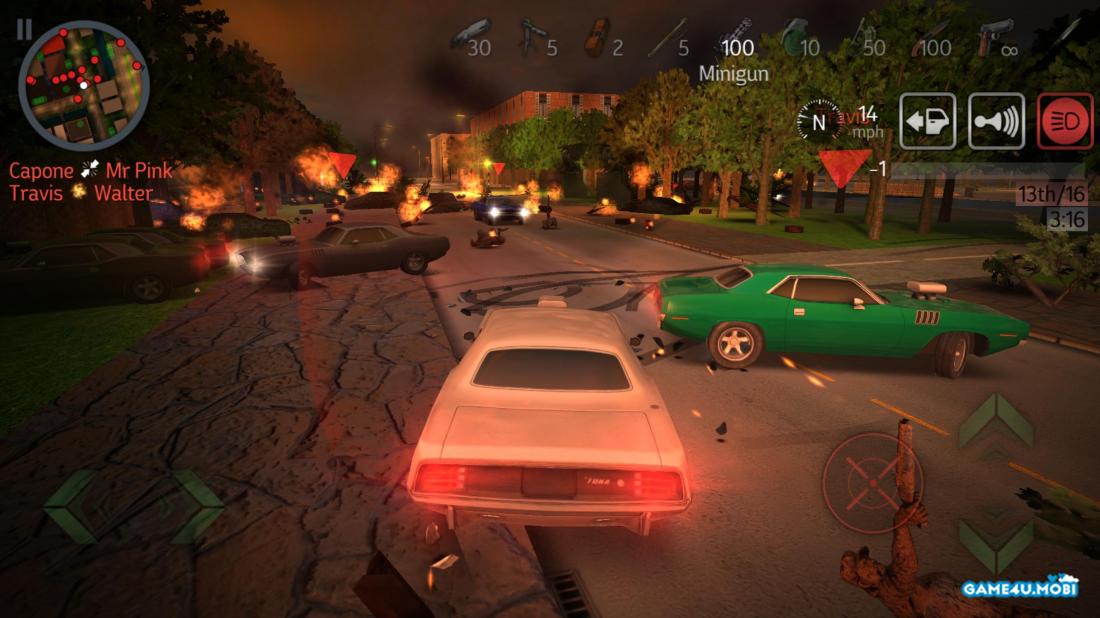Switch to the grenade with 10 ammo
The width and height of the screenshot is (1100, 618).
coord(797,40)
